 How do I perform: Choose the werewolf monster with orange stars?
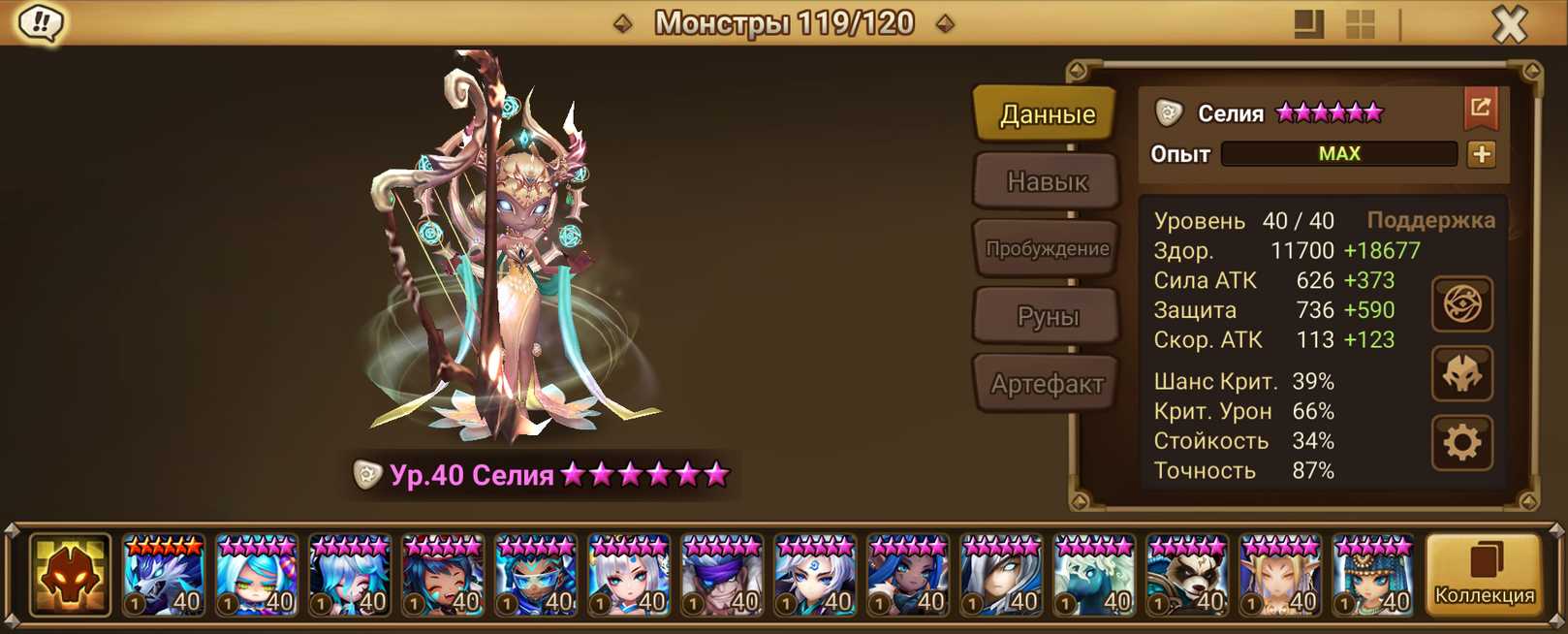tap(164, 576)
